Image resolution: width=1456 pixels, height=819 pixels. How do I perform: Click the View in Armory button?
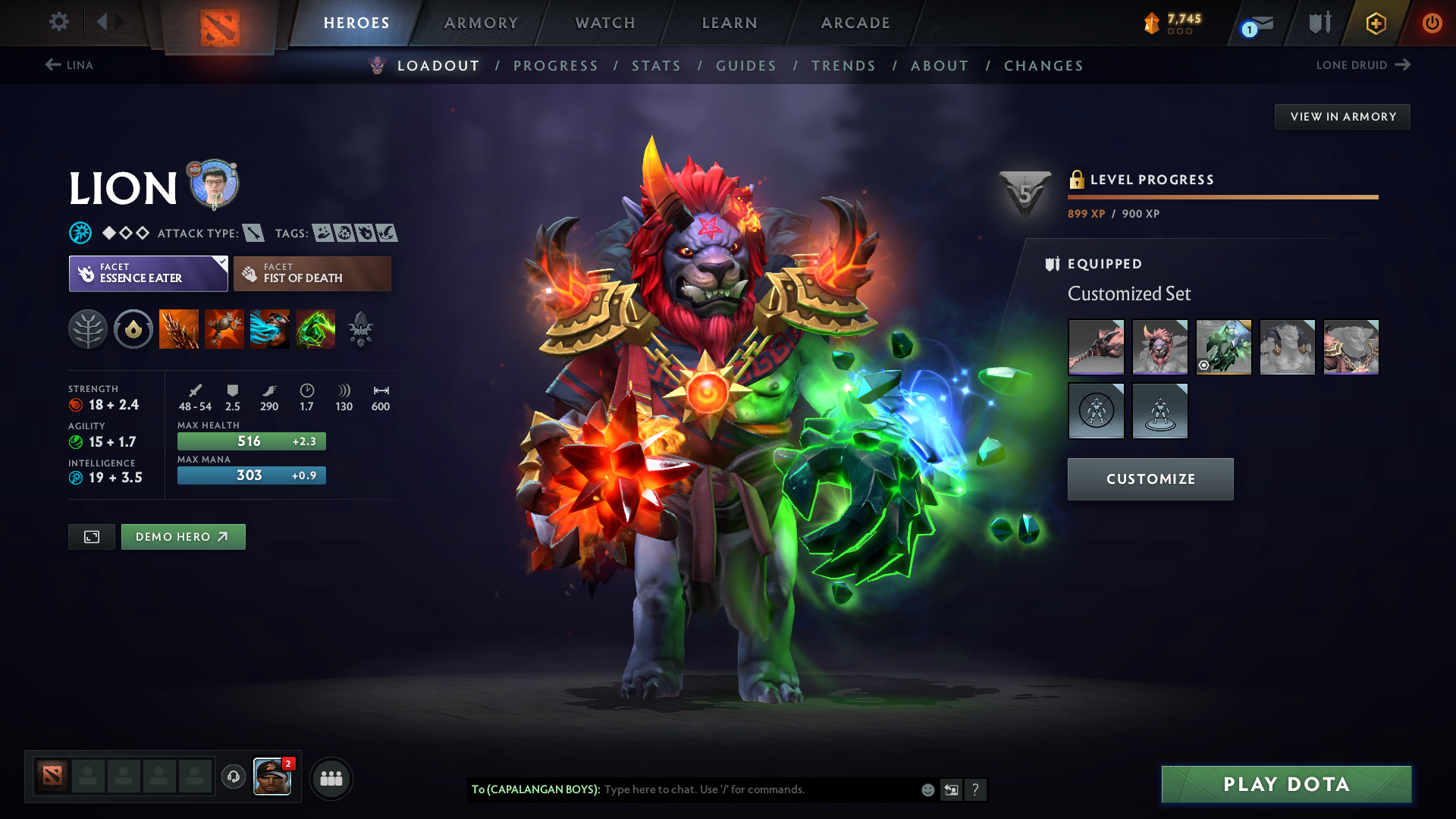[1342, 117]
